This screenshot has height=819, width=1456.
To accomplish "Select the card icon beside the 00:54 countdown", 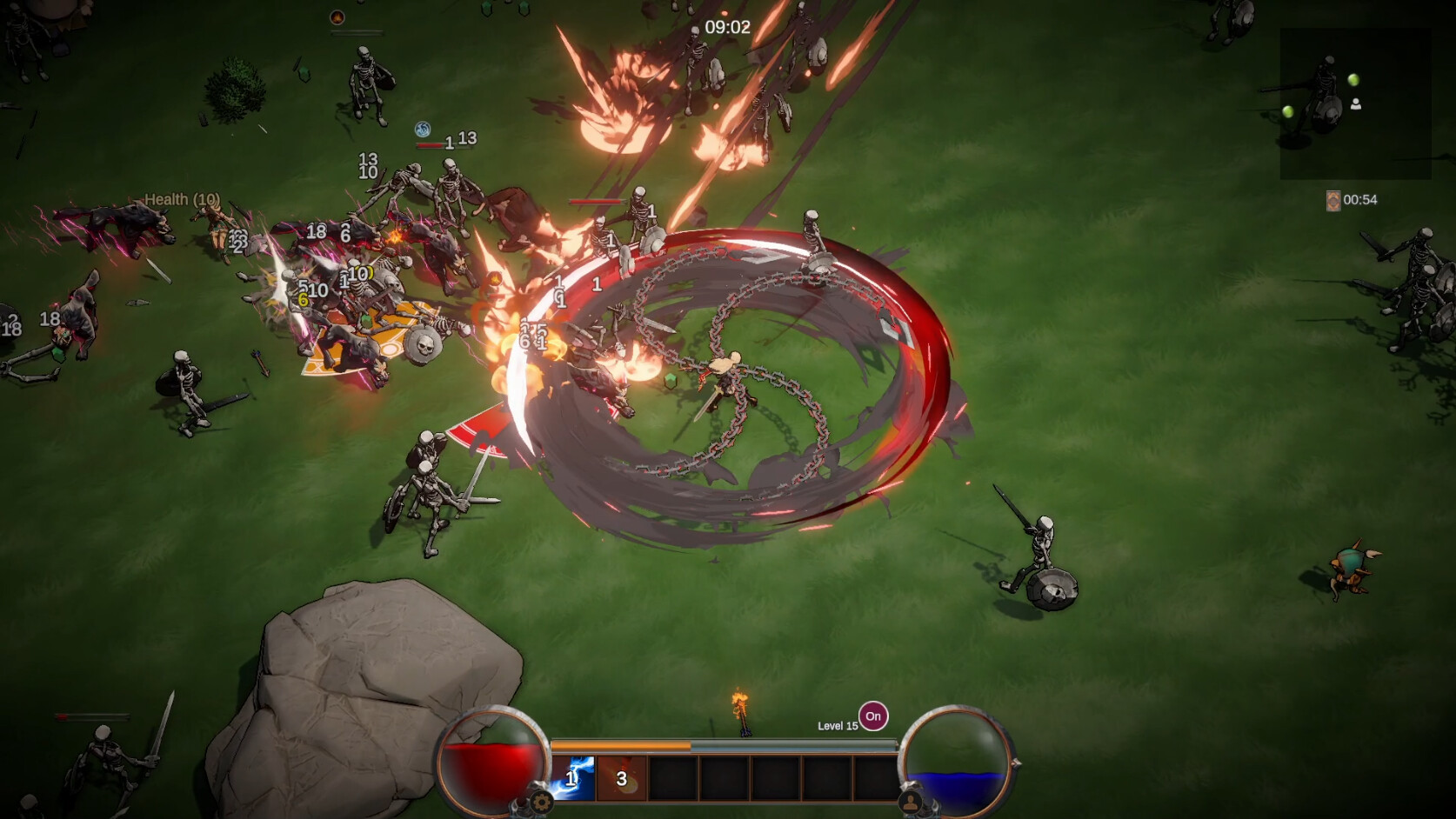I will [x=1332, y=201].
